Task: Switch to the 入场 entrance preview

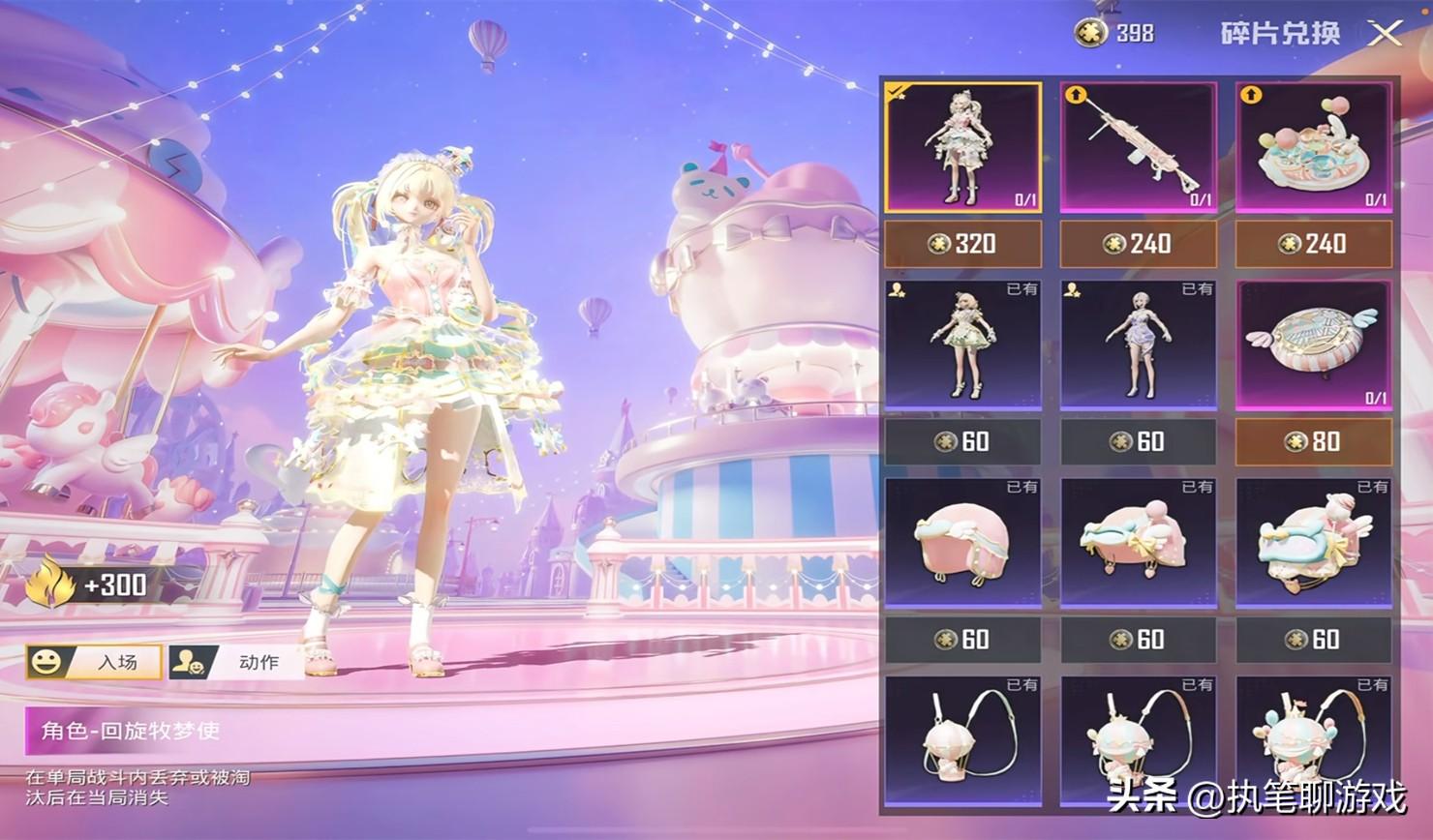Action: (x=95, y=662)
